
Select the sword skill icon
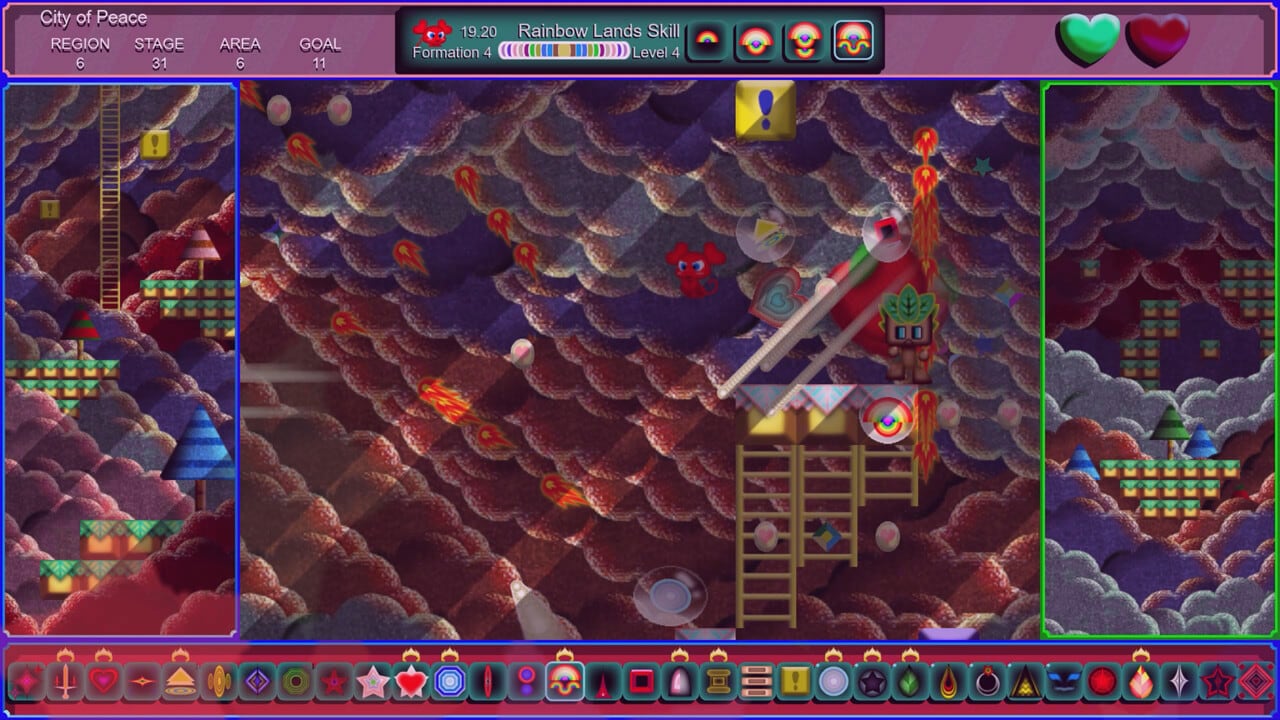tap(66, 682)
